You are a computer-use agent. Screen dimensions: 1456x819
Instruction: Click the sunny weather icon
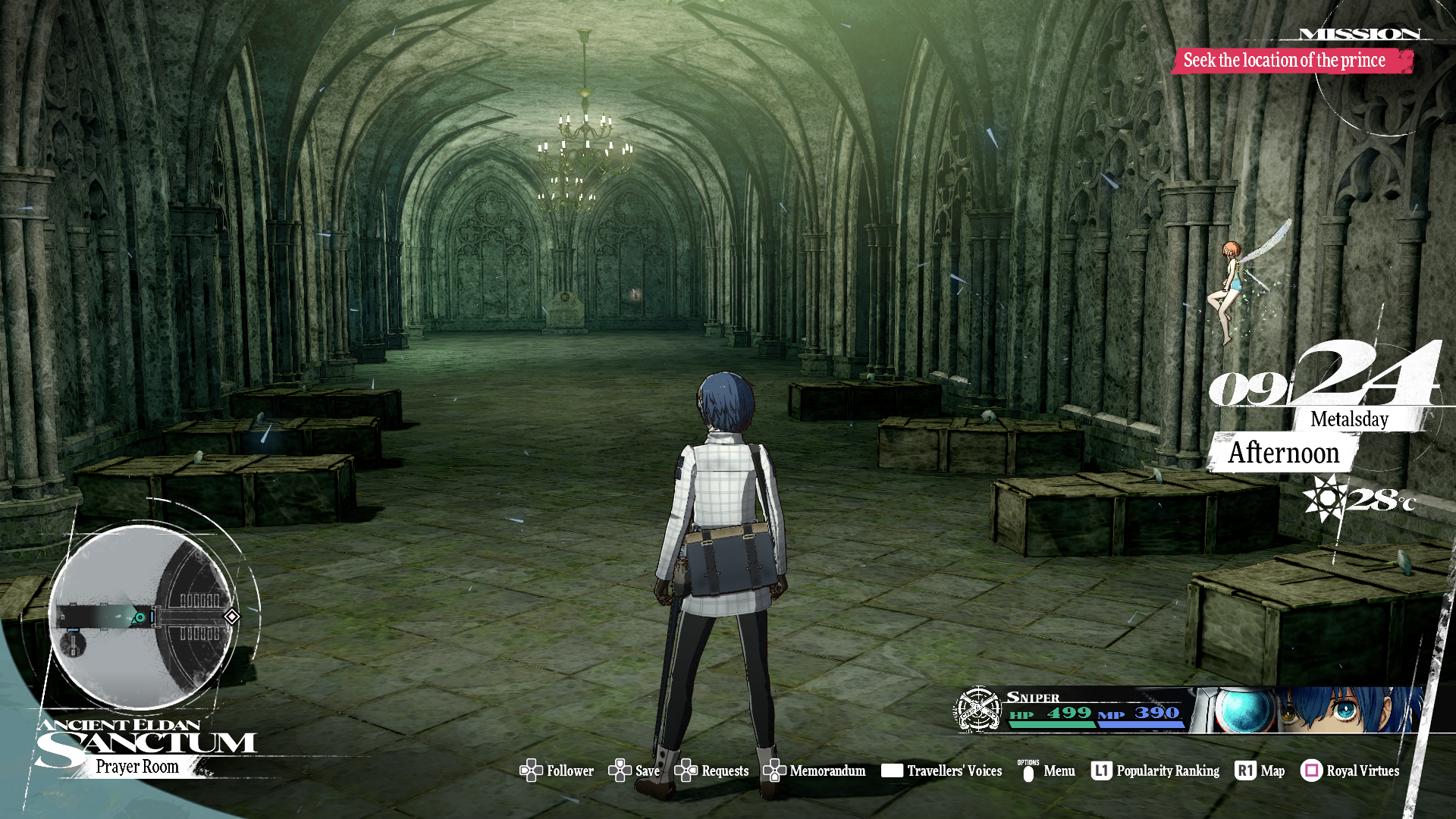[1325, 498]
